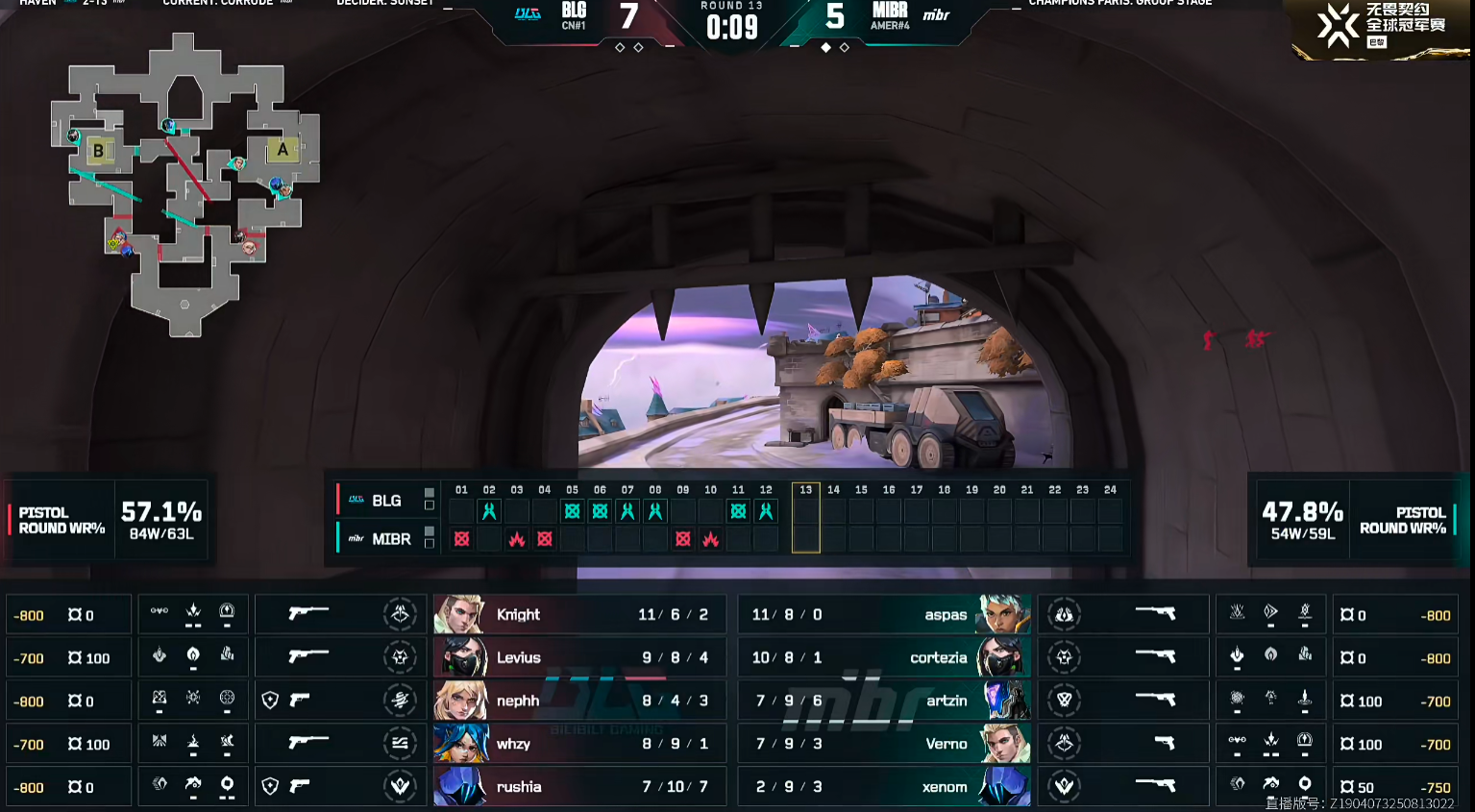This screenshot has height=812, width=1475.
Task: Select rushia's player row
Action: point(577,787)
